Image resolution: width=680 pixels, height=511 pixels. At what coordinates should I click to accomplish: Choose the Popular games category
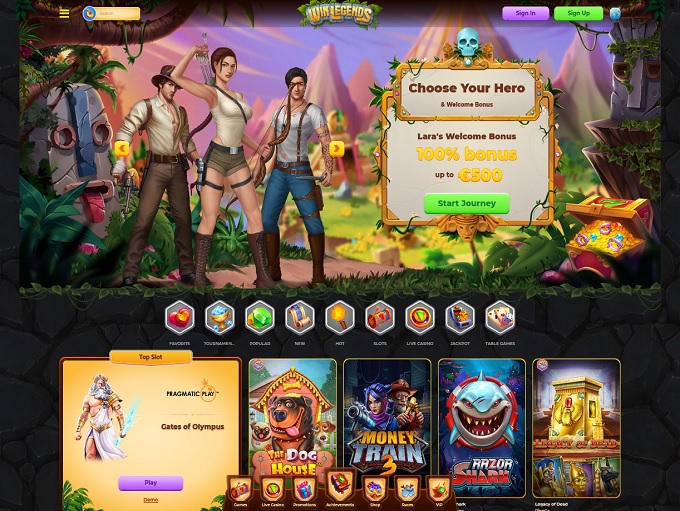pyautogui.click(x=260, y=320)
